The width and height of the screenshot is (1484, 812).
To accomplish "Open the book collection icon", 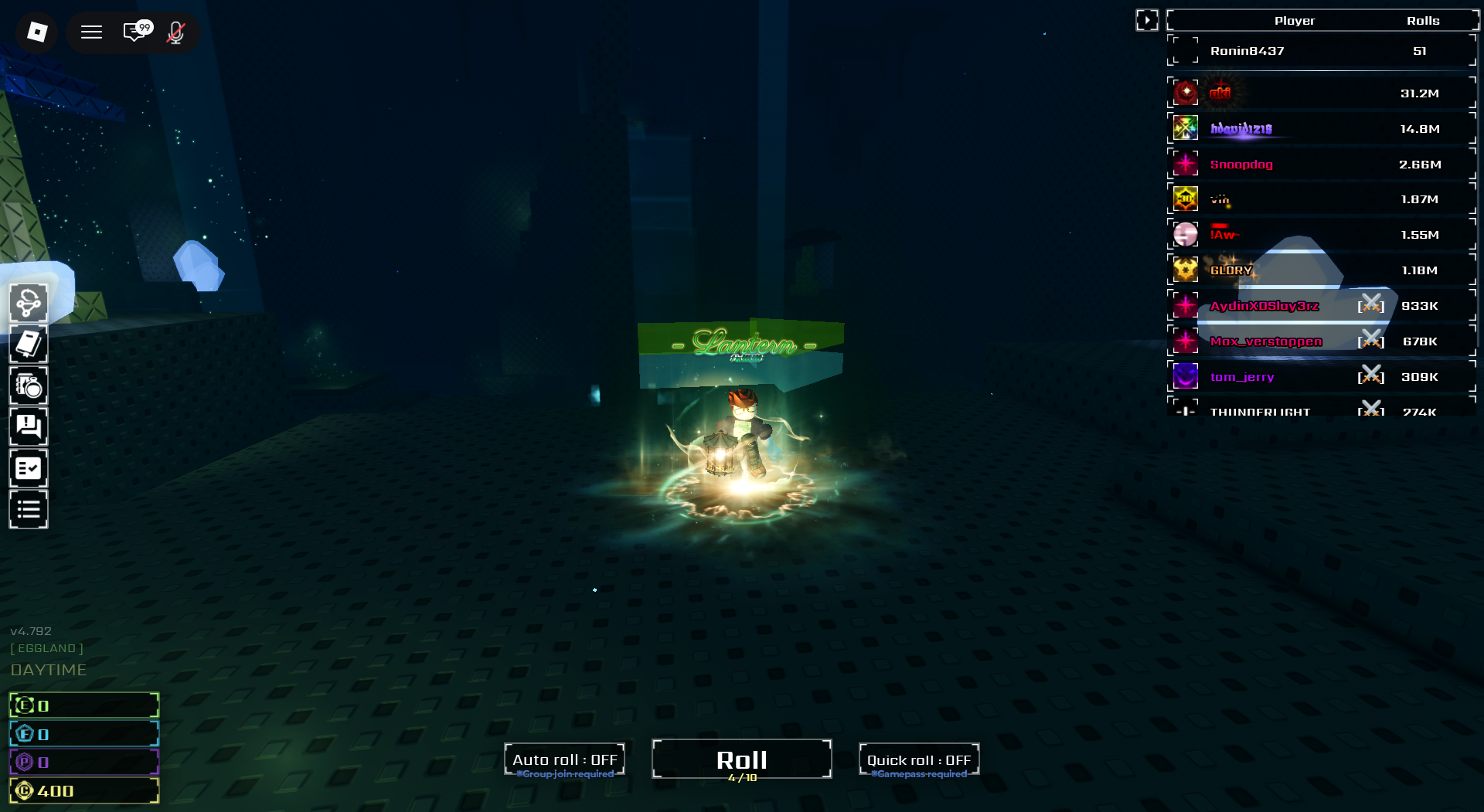I will (x=29, y=345).
